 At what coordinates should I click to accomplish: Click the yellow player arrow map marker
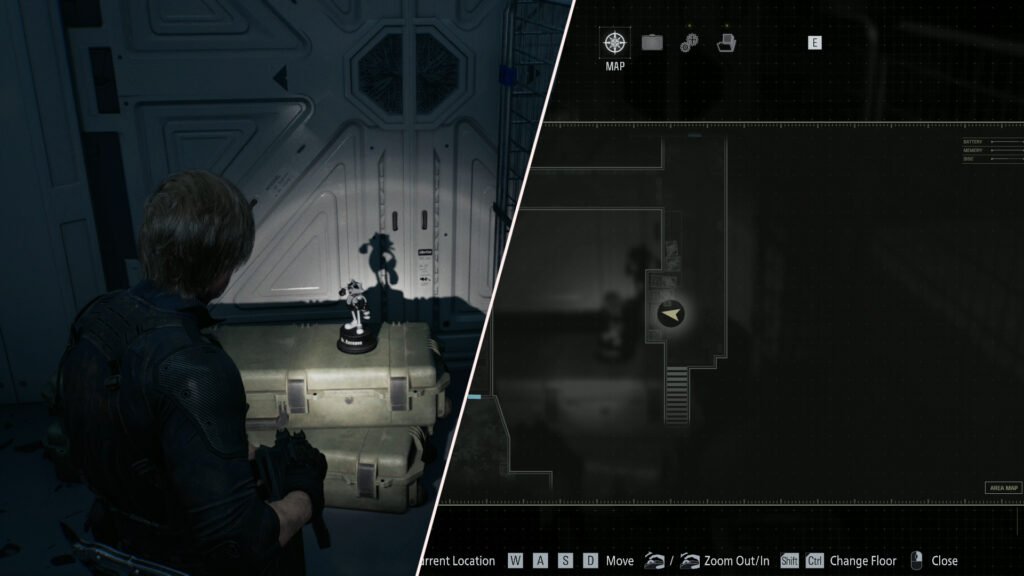point(672,314)
